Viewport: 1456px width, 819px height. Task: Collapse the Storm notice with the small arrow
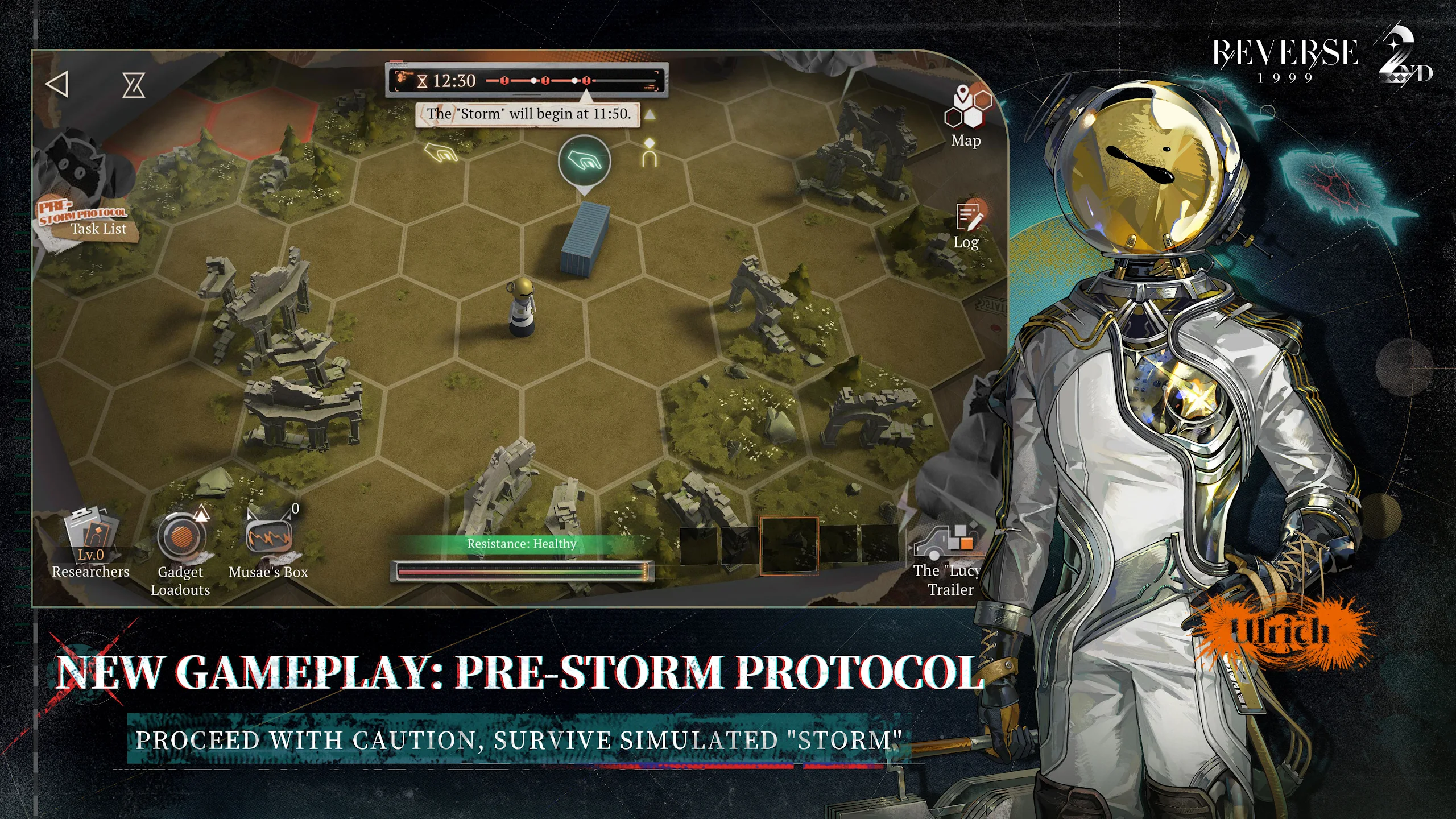click(x=650, y=115)
